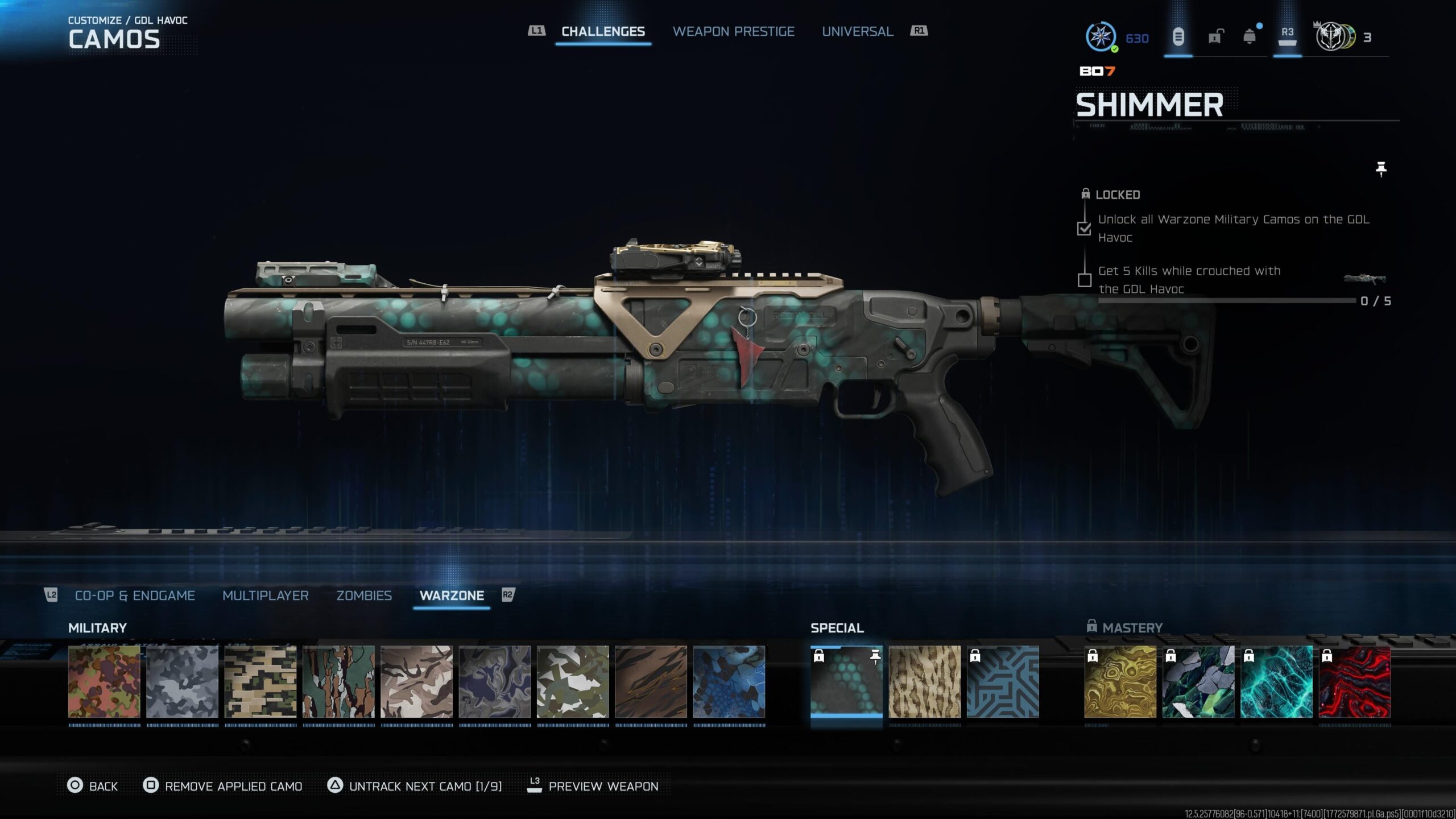Show the Multiplayer camo category
Screen dimensions: 1456x819
pyautogui.click(x=265, y=595)
